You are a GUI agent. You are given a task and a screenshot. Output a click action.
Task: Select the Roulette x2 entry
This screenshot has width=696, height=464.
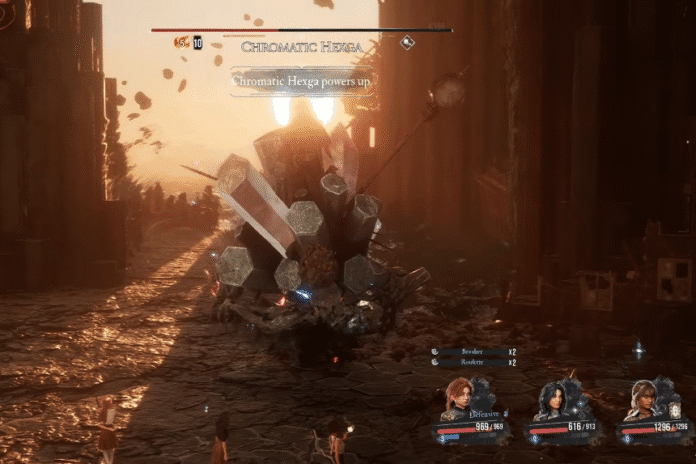(474, 362)
